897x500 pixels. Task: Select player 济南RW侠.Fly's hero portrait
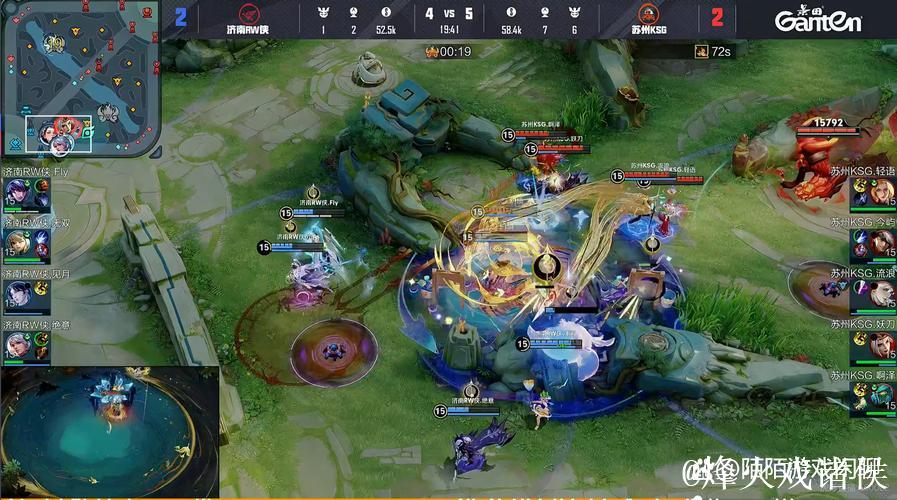coord(17,192)
